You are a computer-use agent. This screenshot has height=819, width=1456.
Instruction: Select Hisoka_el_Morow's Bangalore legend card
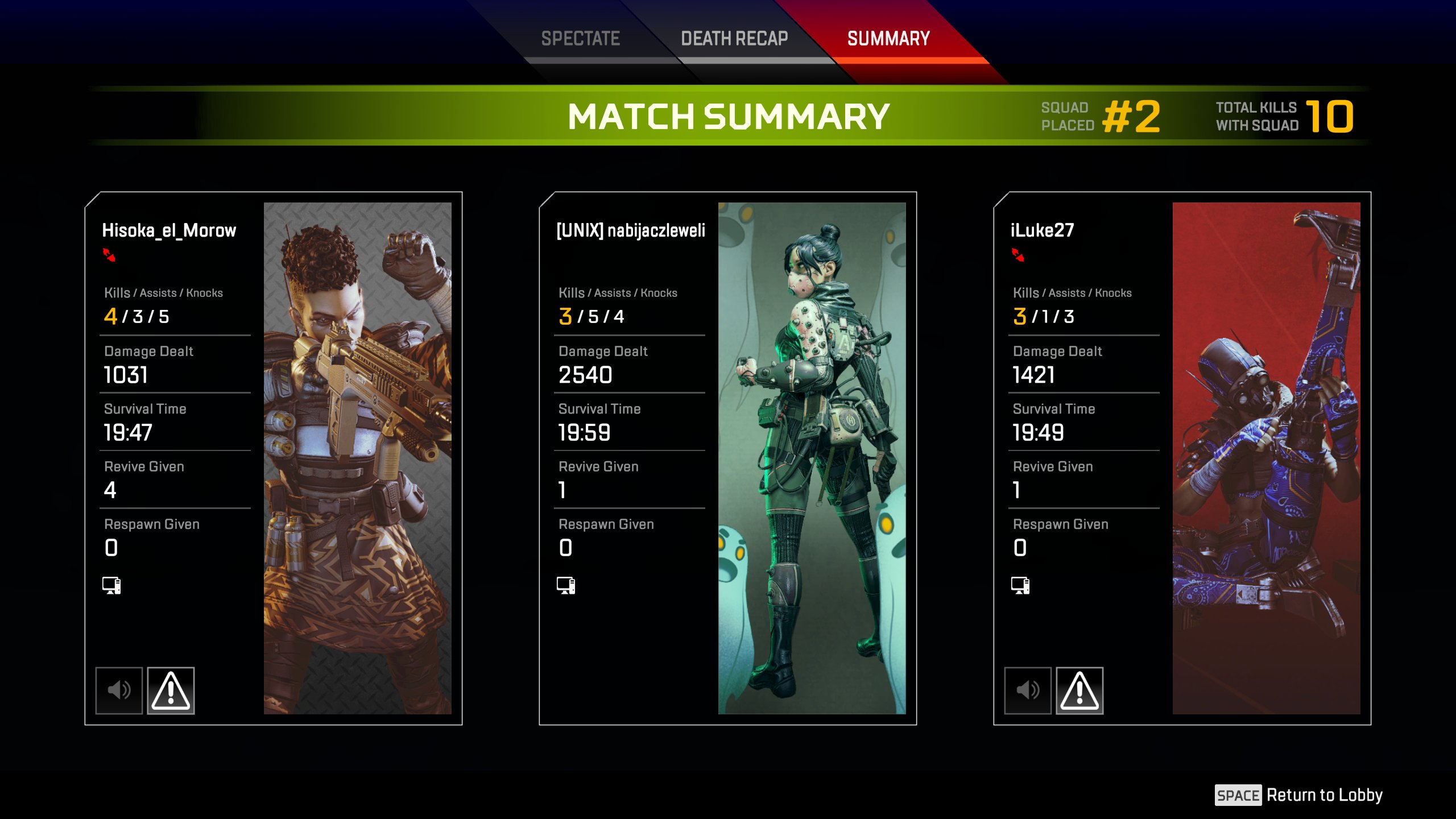point(357,458)
